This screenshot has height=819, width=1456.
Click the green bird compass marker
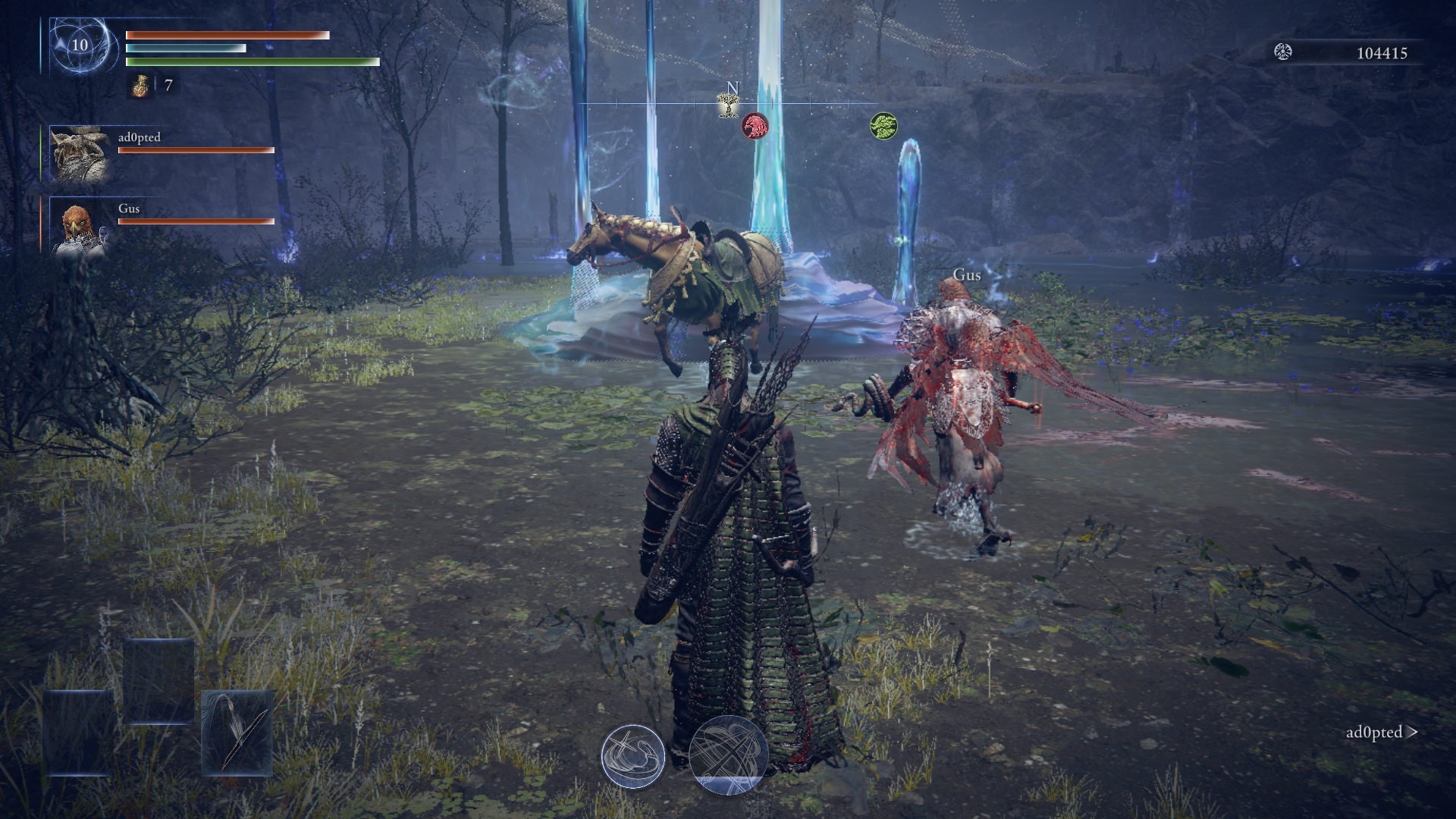[883, 125]
